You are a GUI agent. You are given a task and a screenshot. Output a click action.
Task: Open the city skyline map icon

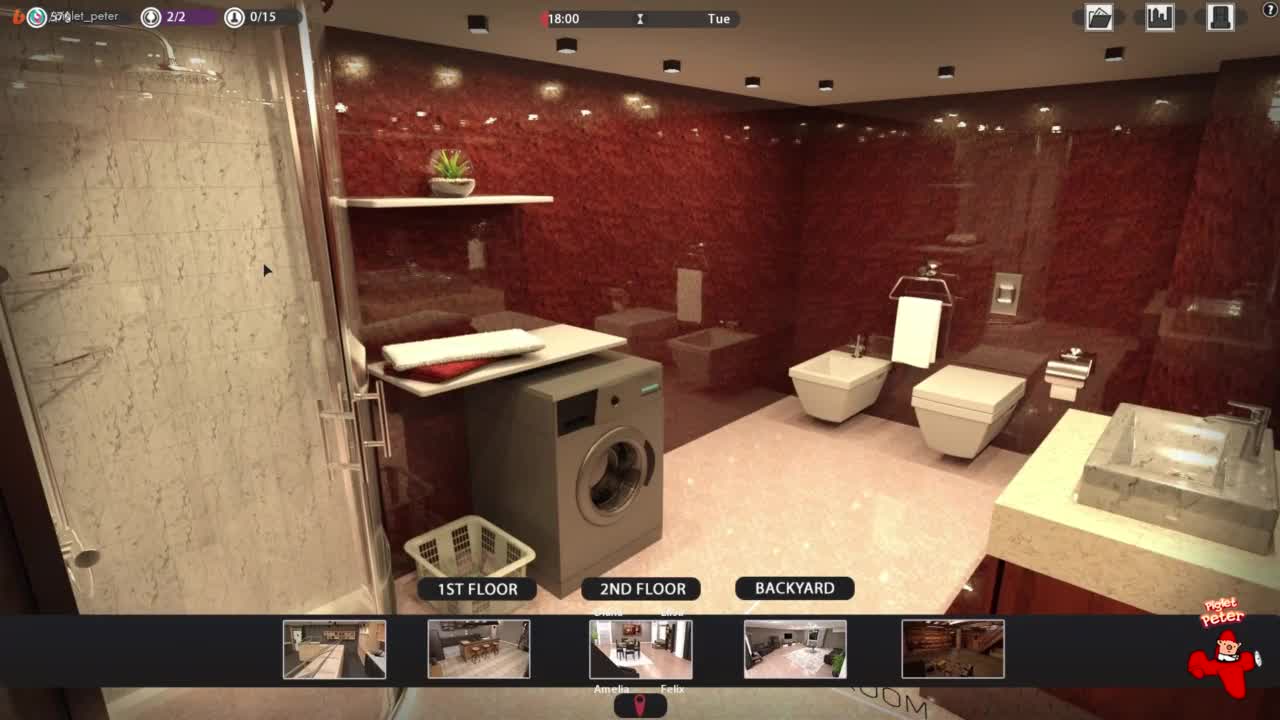pos(1160,17)
